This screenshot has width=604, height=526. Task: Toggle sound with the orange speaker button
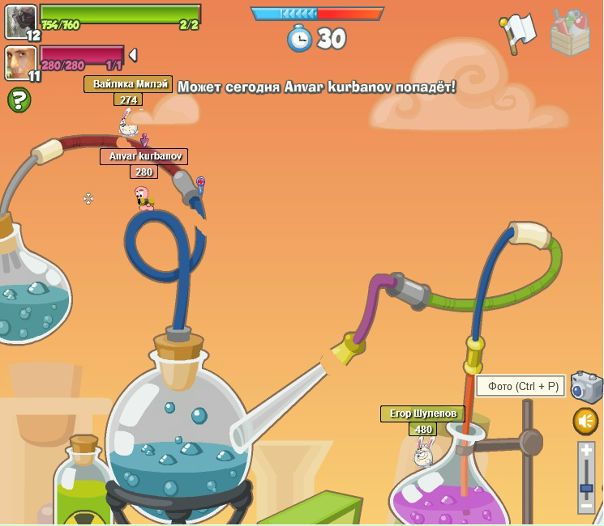(586, 421)
